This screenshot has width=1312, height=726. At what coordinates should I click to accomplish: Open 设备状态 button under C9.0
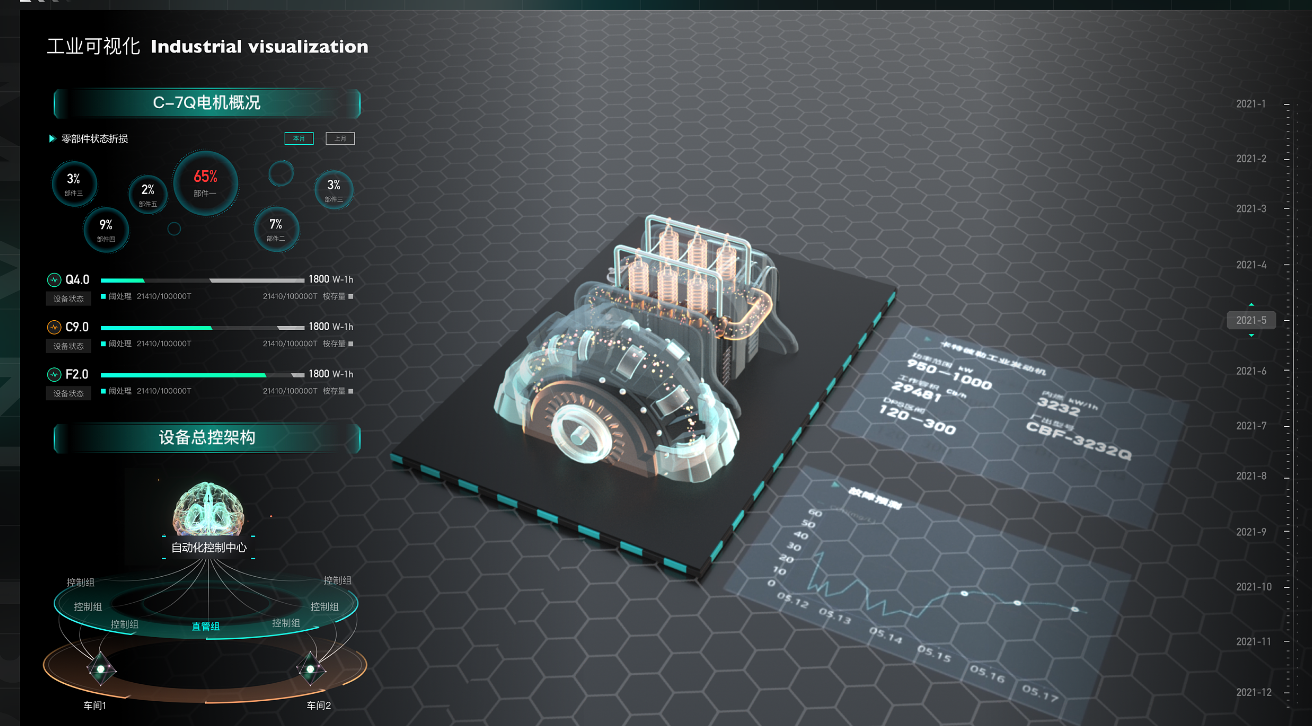point(70,345)
